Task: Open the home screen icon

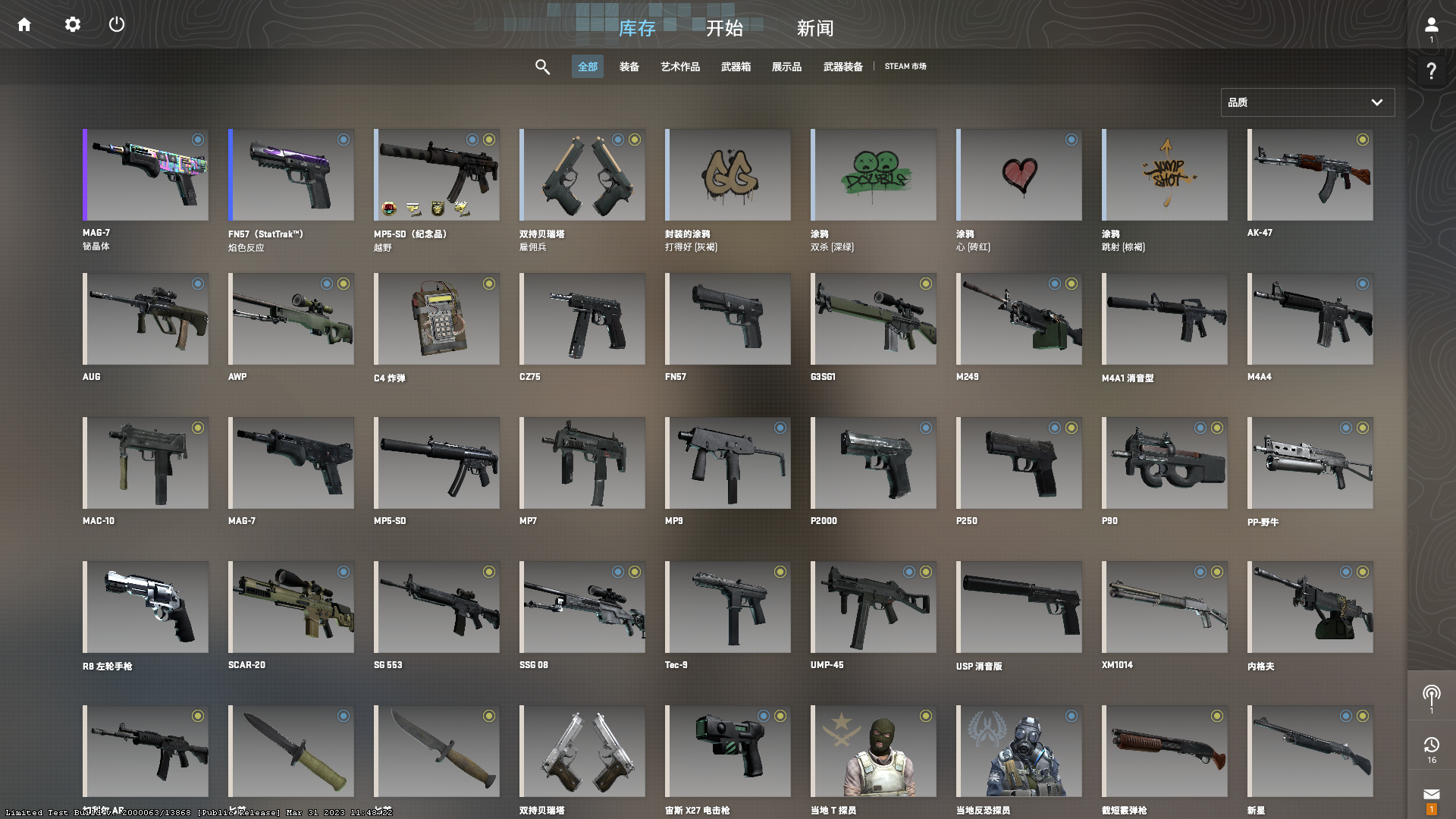Action: coord(24,24)
